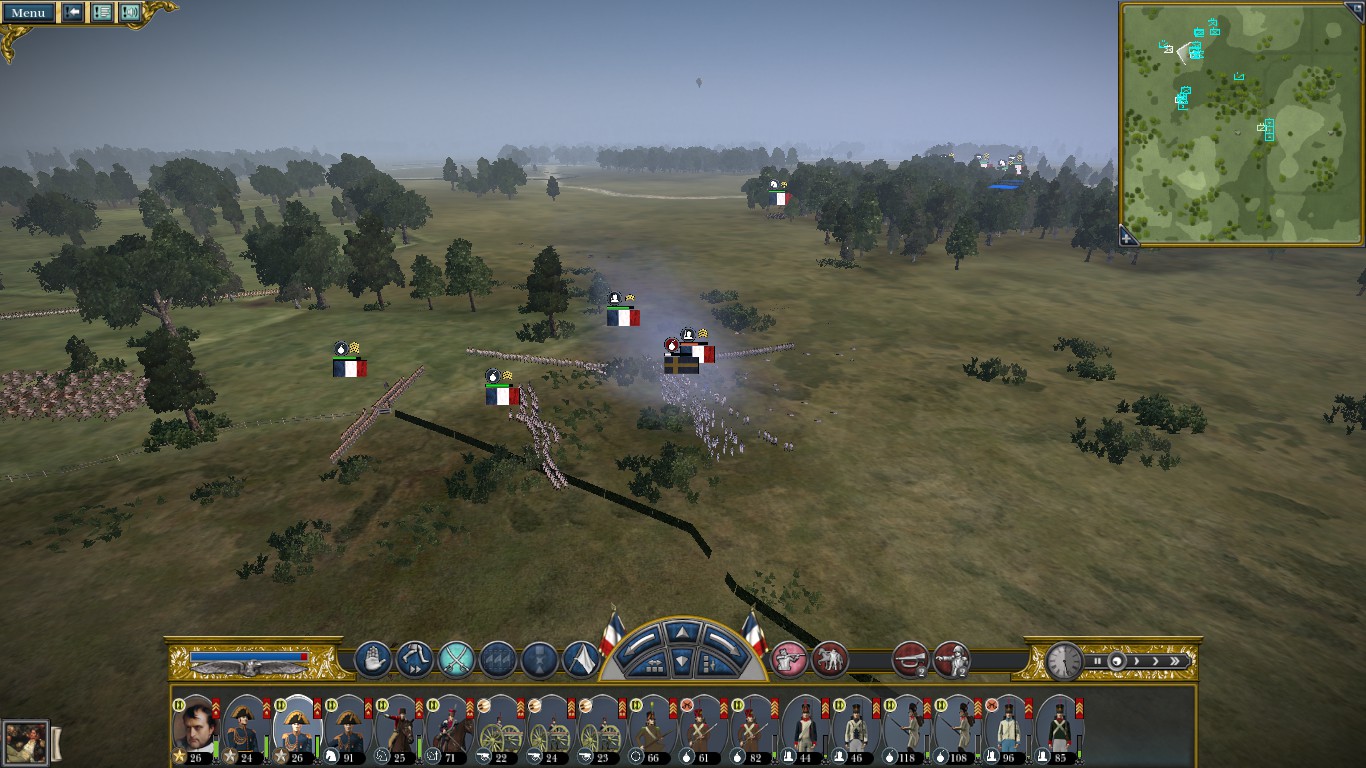Open the advisor portrait in the corner
Image resolution: width=1366 pixels, height=768 pixels.
(x=25, y=743)
